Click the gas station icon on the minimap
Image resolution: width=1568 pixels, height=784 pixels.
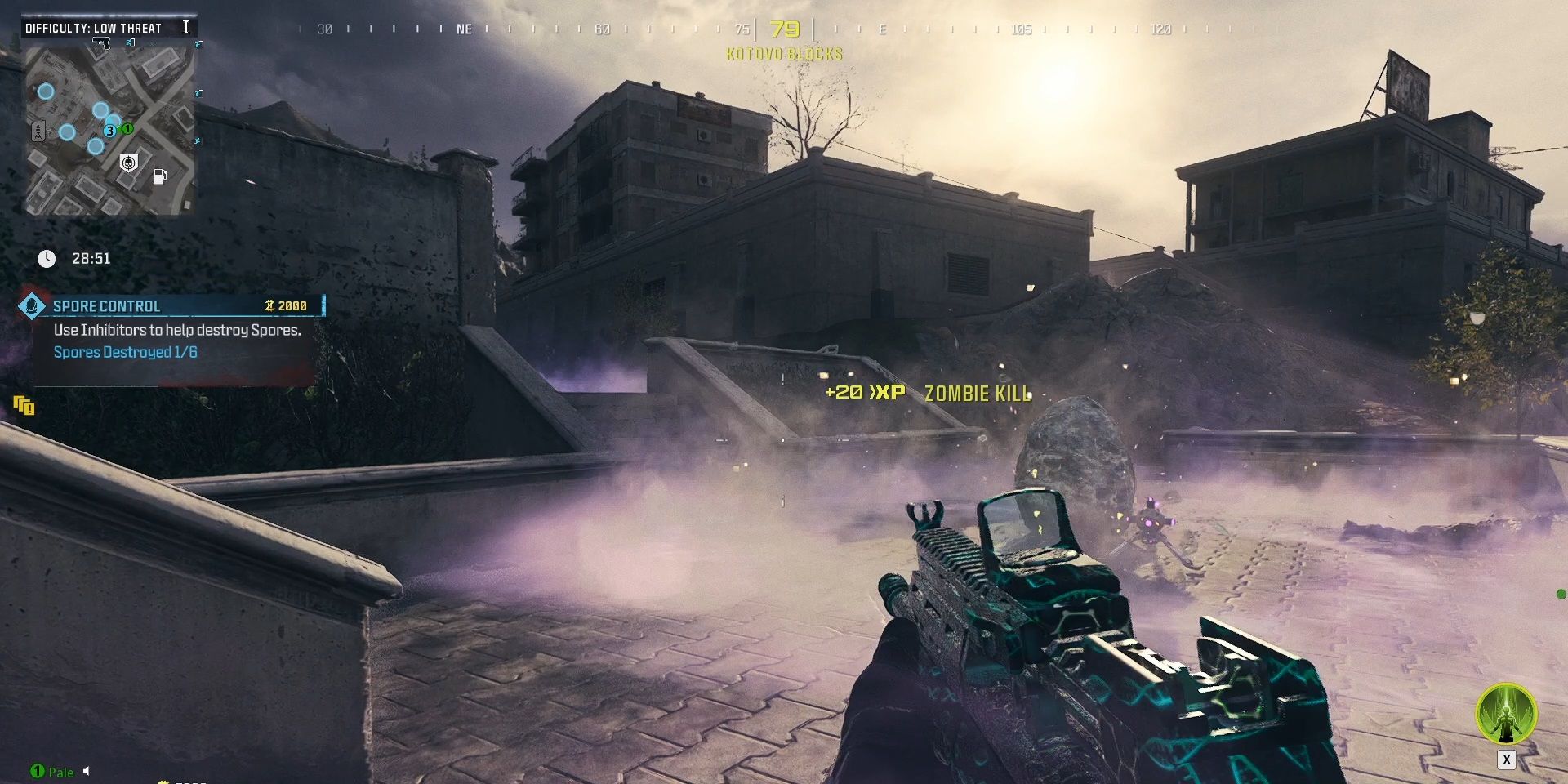click(160, 176)
